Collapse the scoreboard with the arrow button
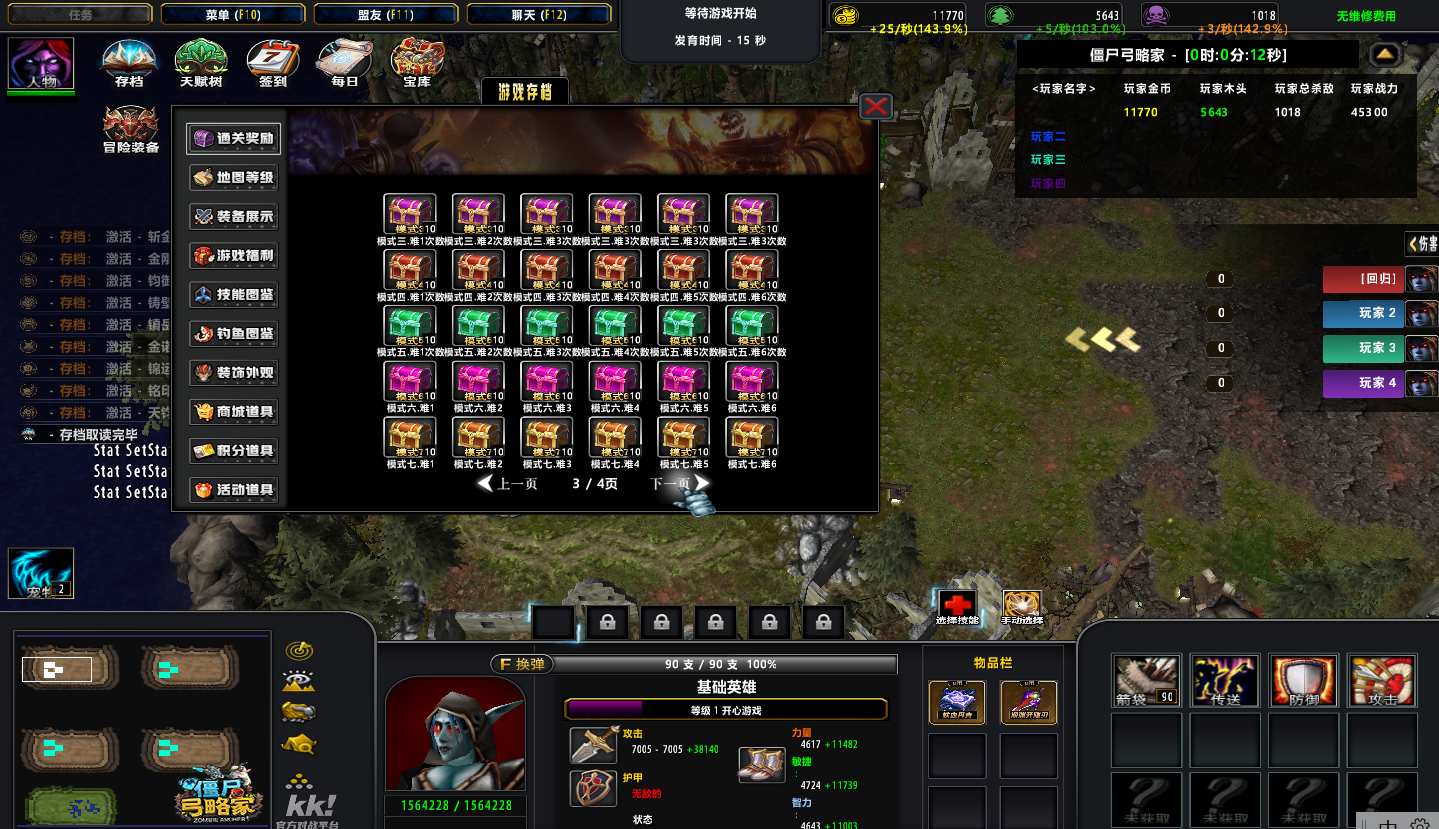The height and width of the screenshot is (829, 1439). pyautogui.click(x=1385, y=54)
